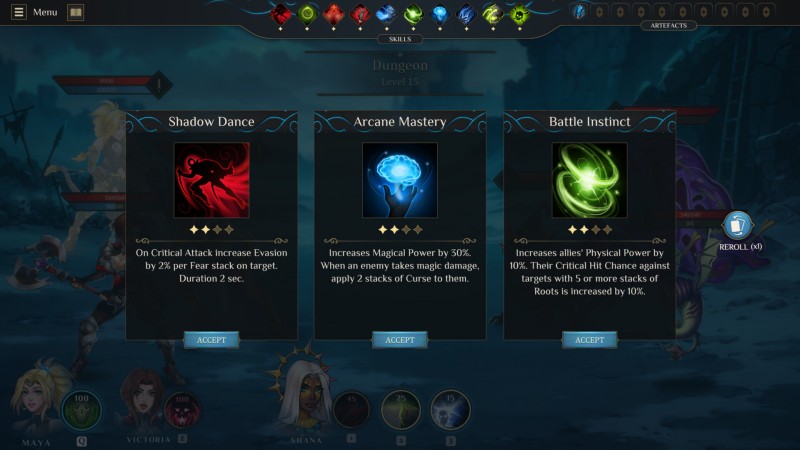Activate Shana's green ability costing 25
The image size is (800, 450).
click(x=401, y=410)
